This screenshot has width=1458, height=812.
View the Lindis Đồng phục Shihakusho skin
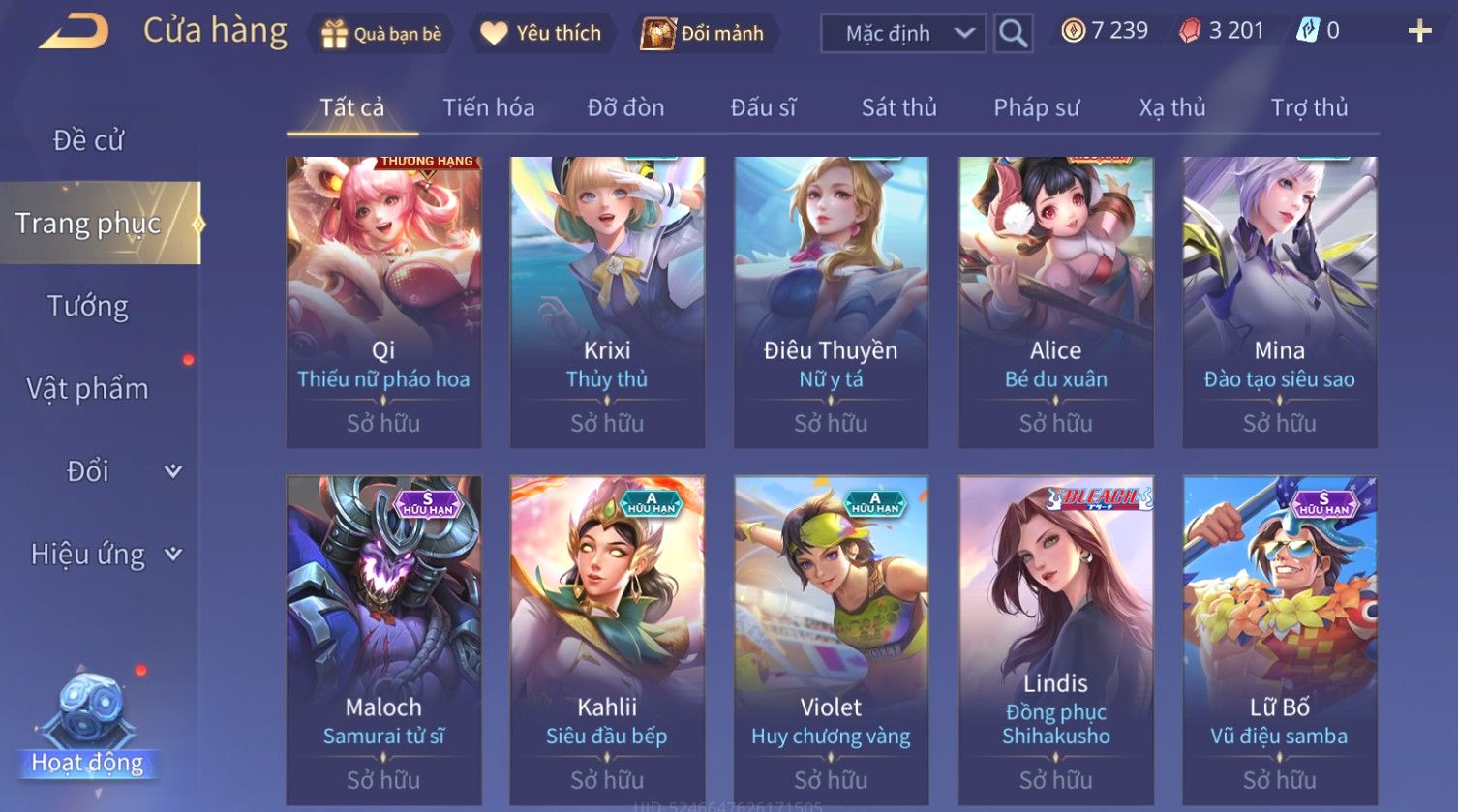click(1055, 639)
